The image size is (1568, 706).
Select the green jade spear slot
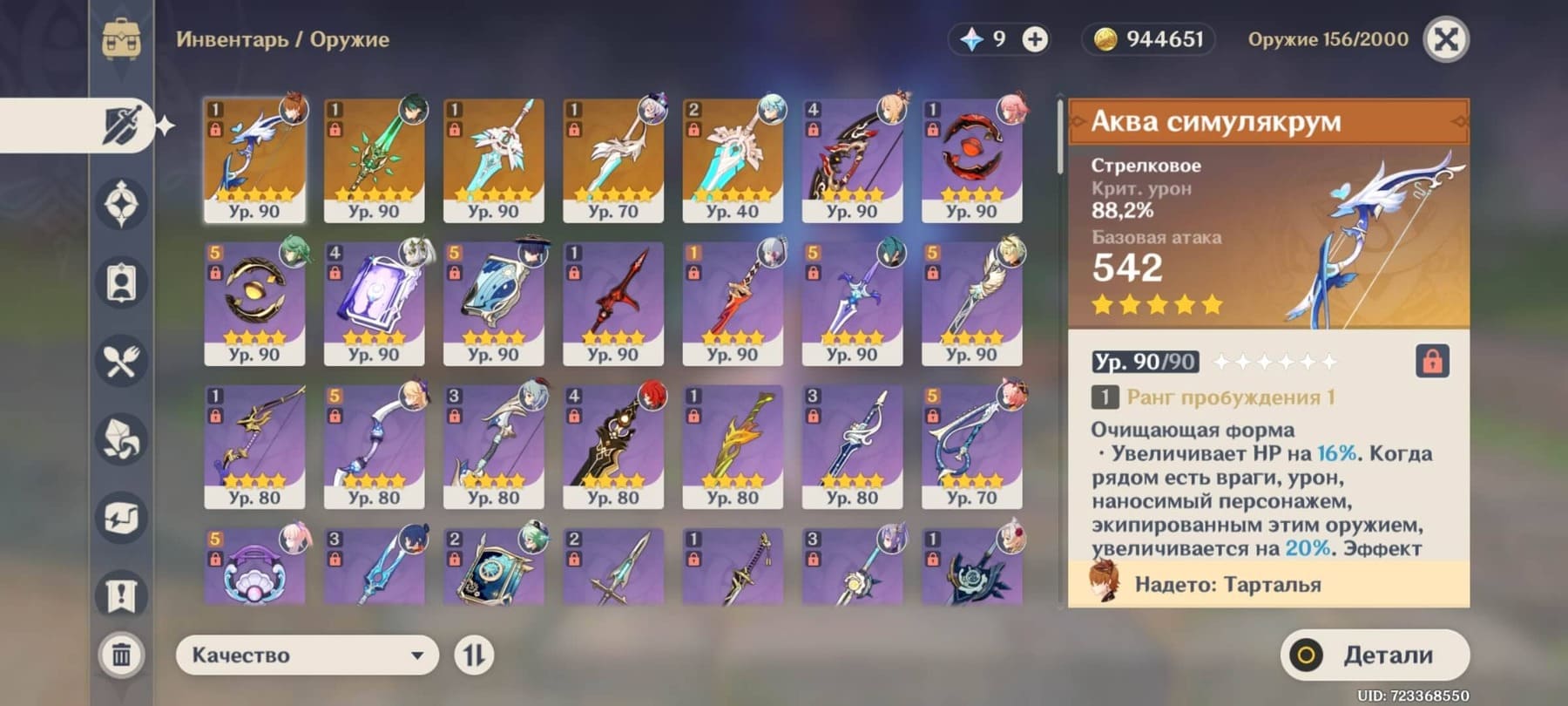coord(374,160)
